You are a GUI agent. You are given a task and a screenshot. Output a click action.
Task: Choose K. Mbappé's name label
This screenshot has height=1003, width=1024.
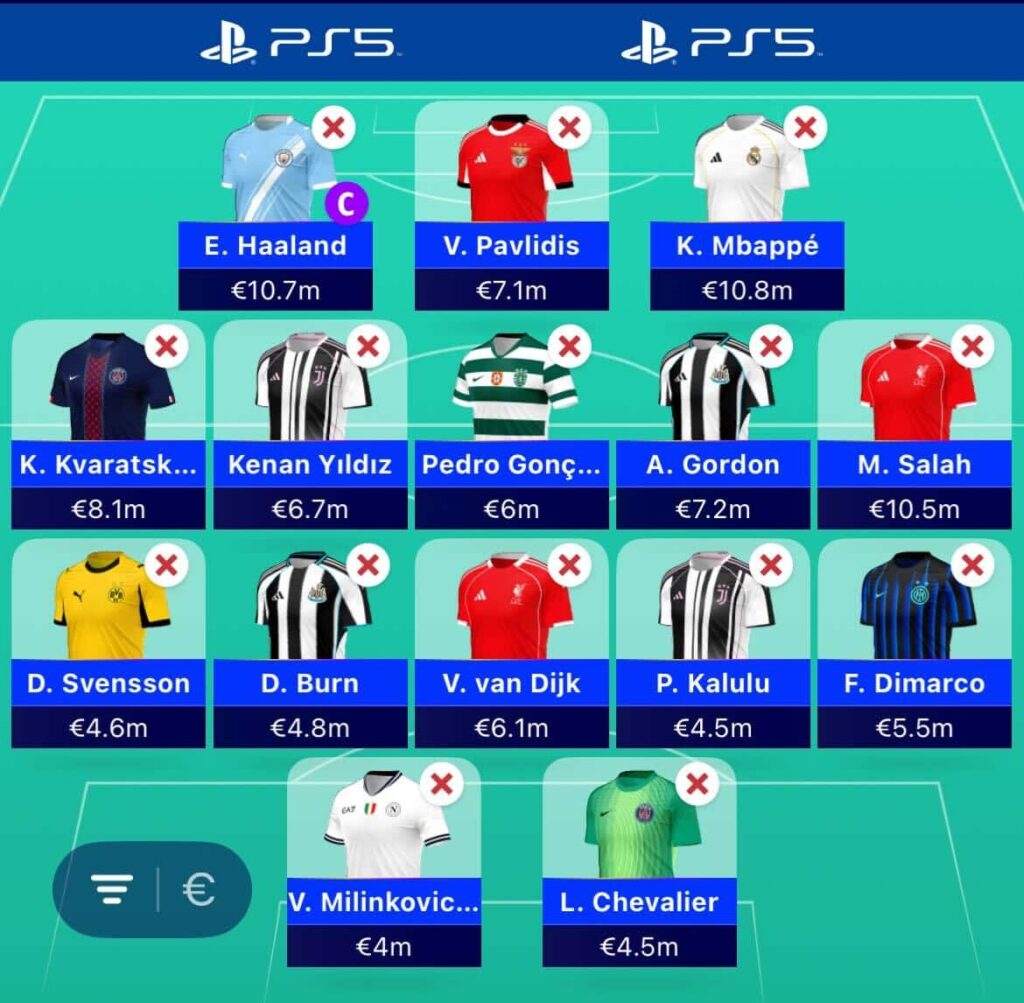point(747,246)
